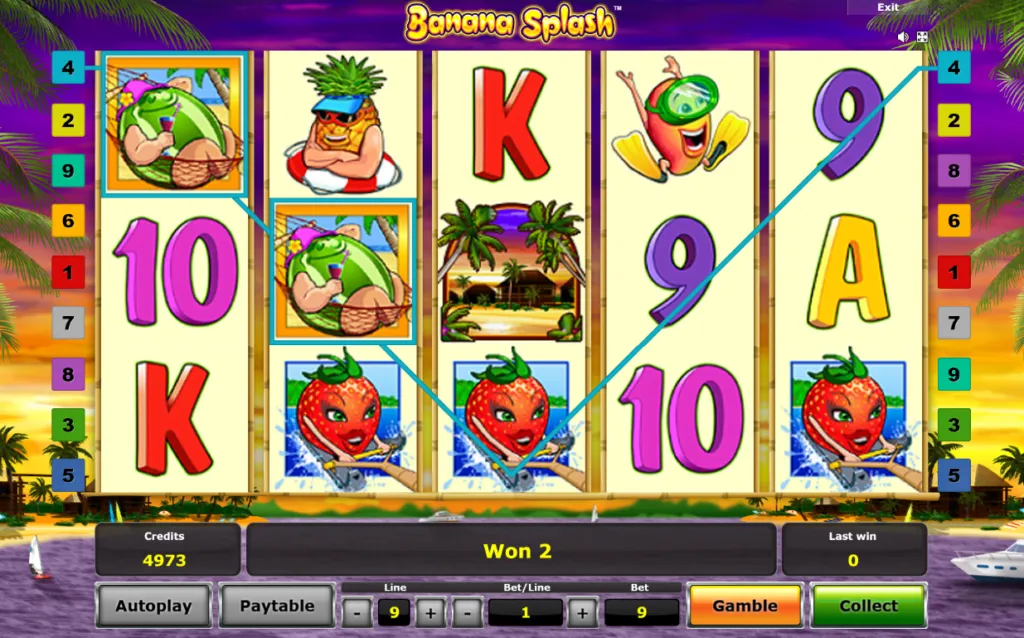Open the Paytable
1024x638 pixels.
click(x=277, y=606)
